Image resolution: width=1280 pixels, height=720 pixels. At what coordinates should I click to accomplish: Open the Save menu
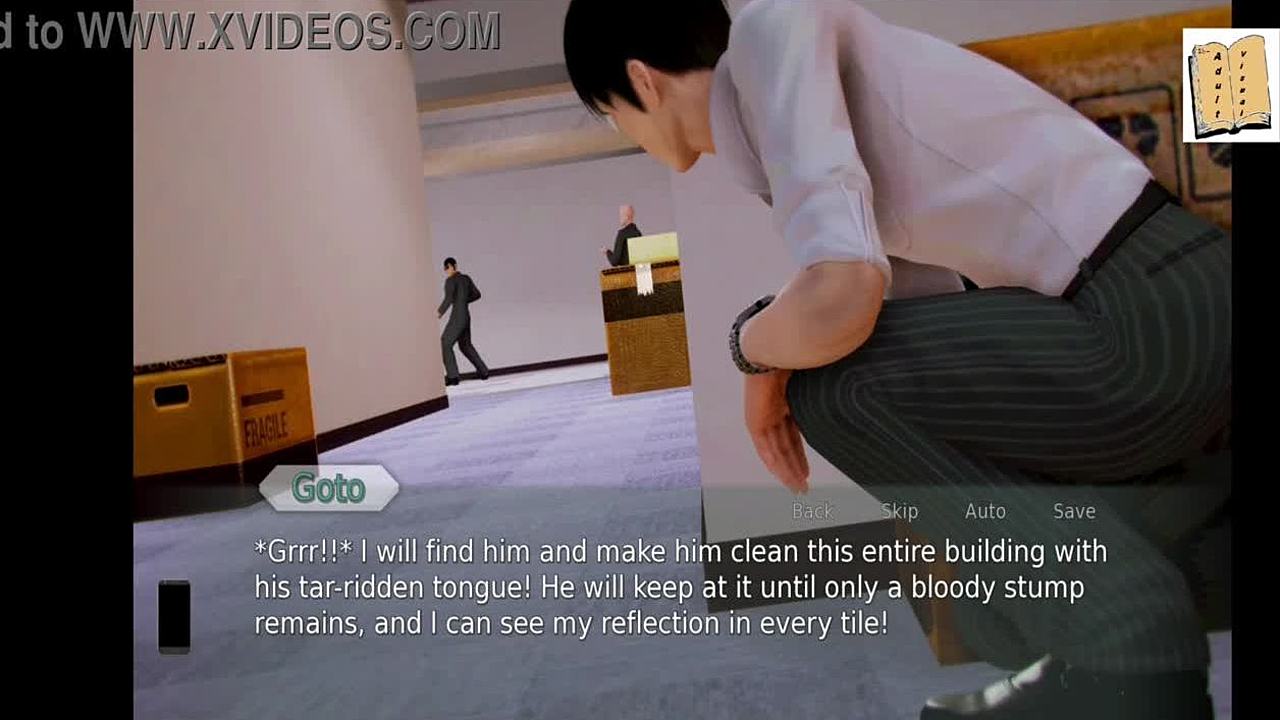[x=1074, y=511]
